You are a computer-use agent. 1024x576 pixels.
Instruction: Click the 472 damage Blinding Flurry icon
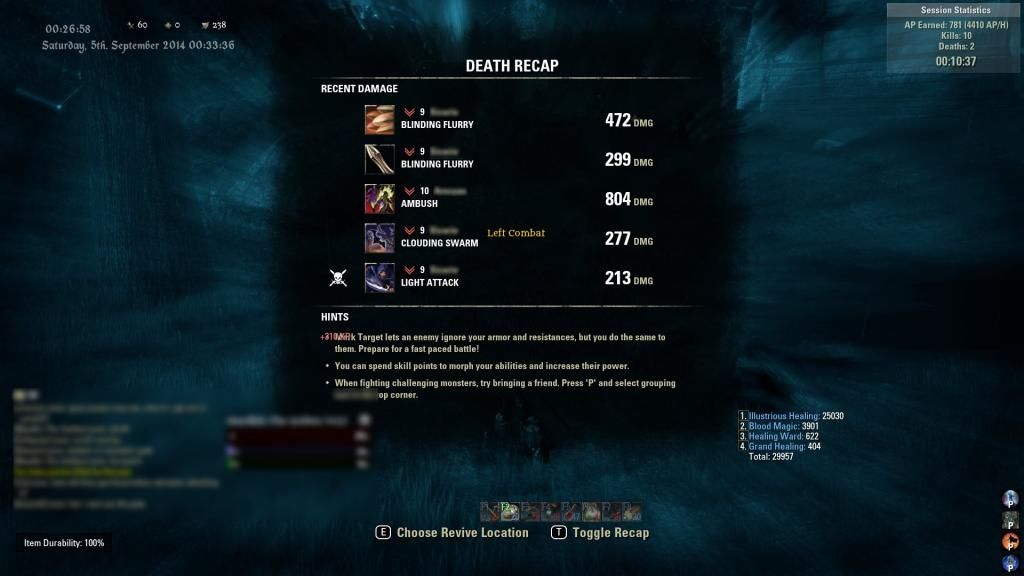379,119
